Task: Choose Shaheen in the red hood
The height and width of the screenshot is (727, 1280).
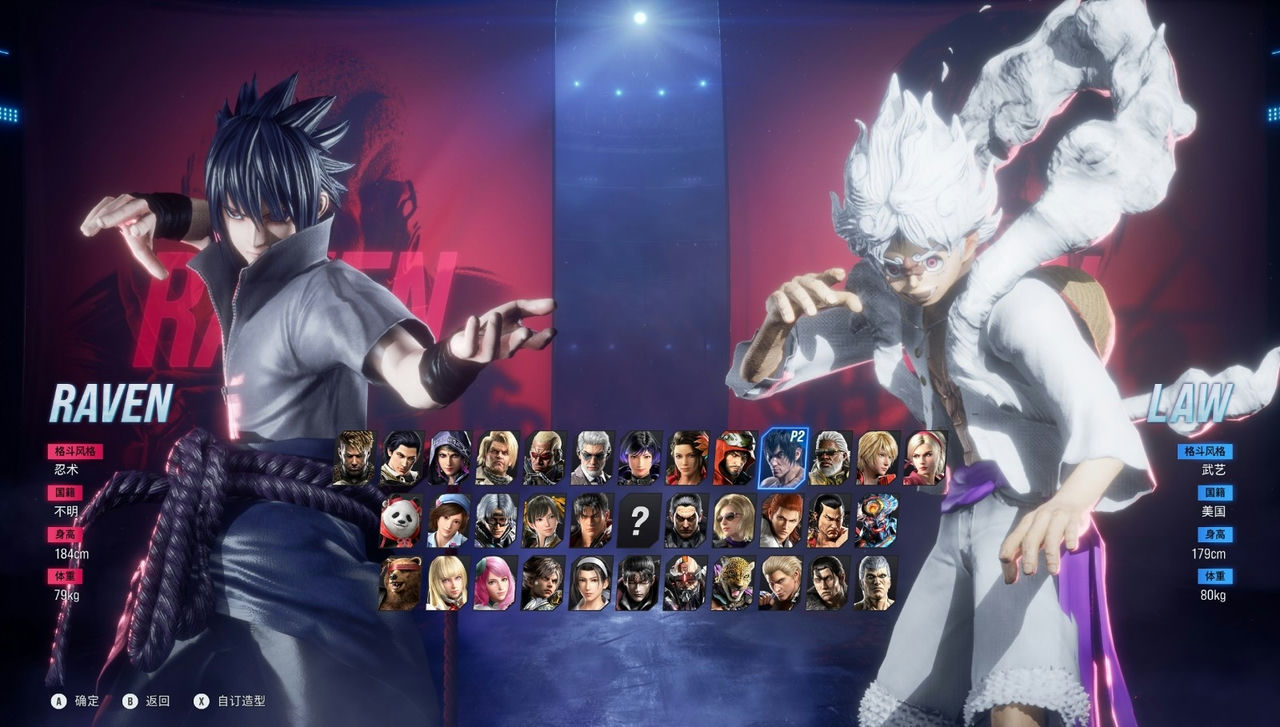Action: 735,458
